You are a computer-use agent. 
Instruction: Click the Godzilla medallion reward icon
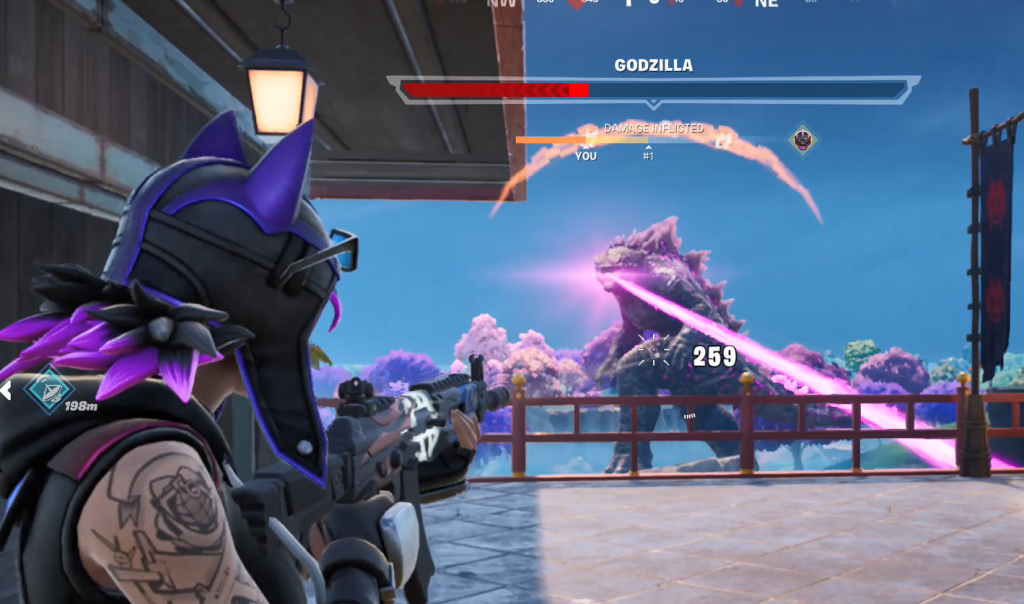click(802, 139)
